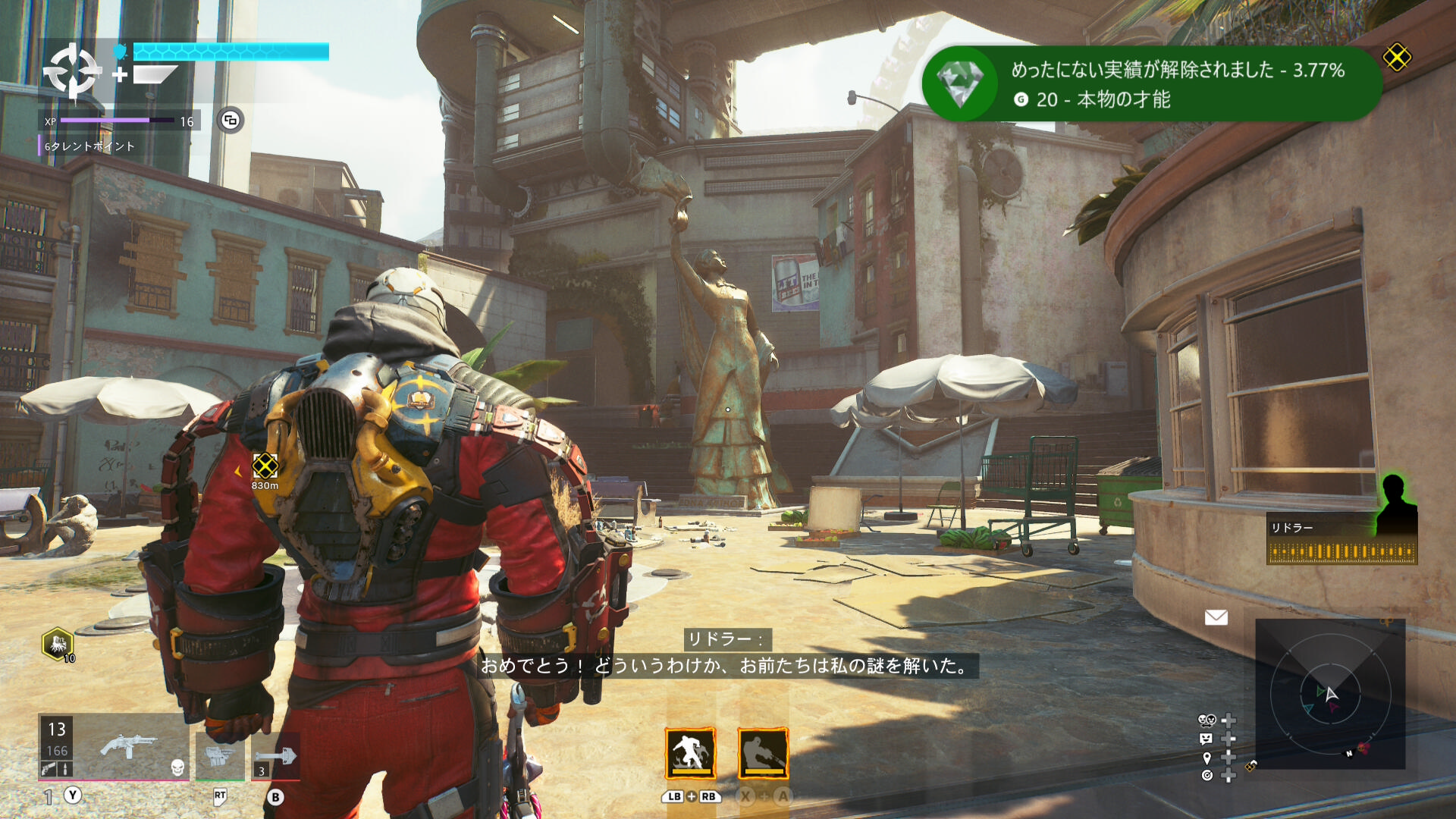This screenshot has height=819, width=1456.
Task: Open the rare achievement unlocked notification
Action: [1151, 83]
